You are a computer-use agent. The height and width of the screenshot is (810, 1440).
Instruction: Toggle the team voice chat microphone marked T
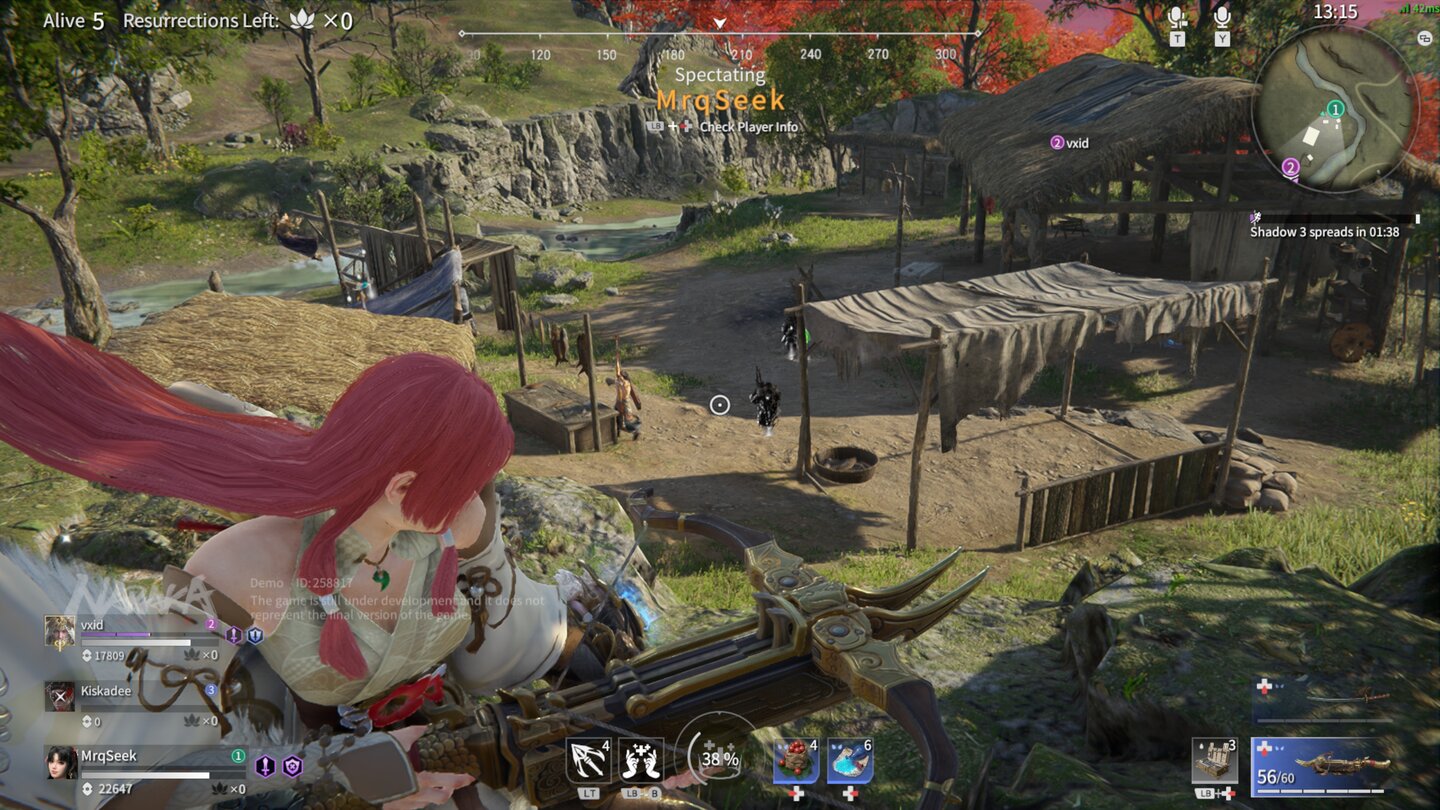[1178, 18]
